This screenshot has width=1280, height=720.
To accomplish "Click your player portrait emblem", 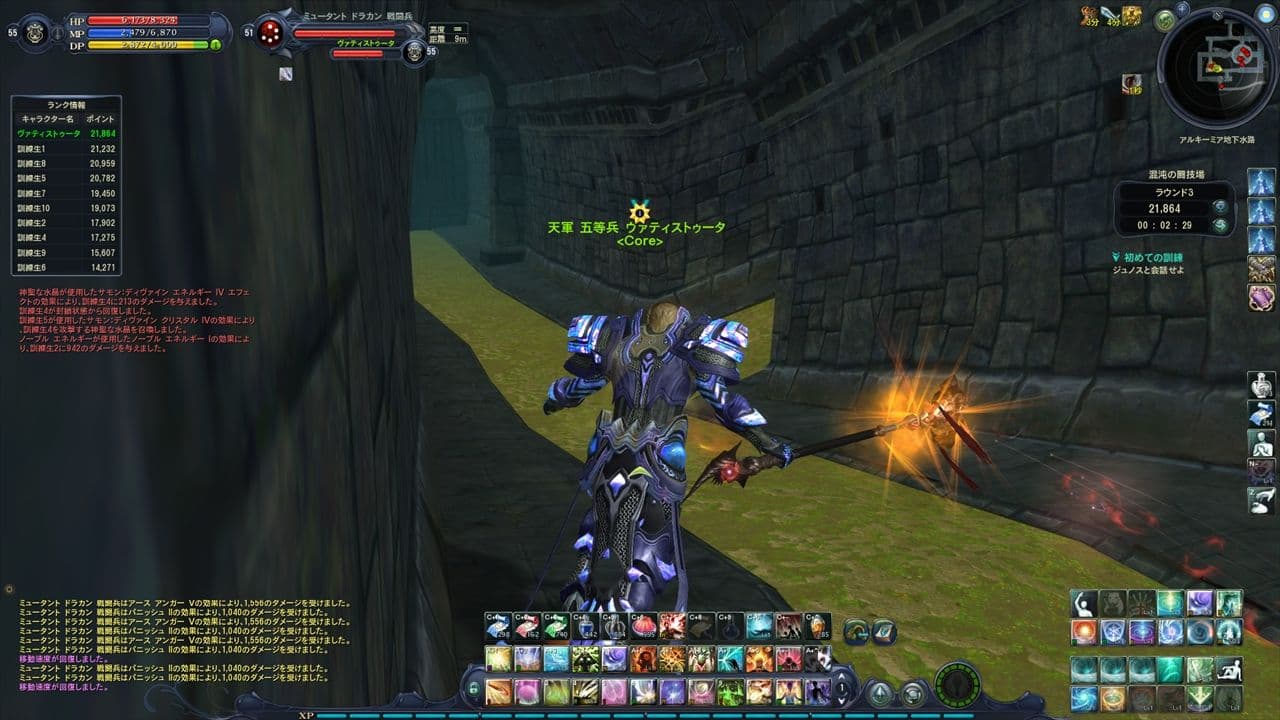I will [37, 32].
